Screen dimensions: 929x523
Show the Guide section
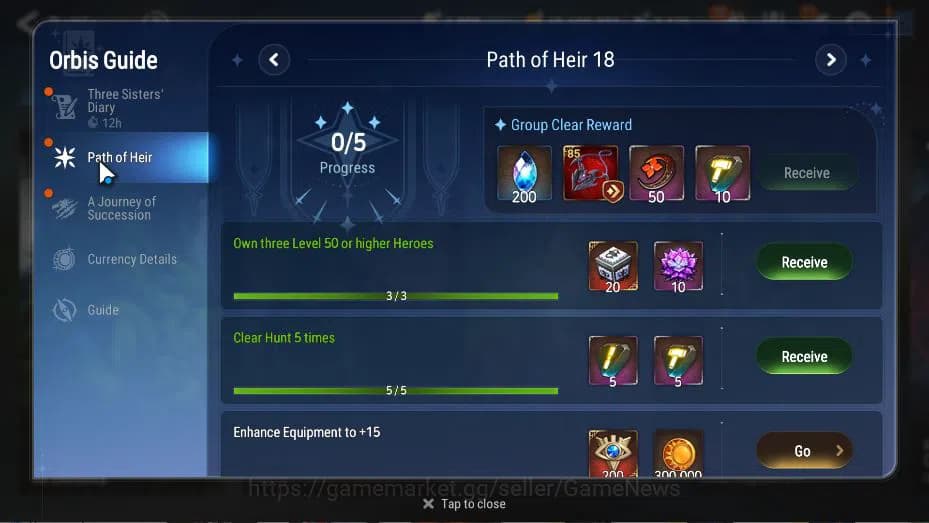pos(102,310)
